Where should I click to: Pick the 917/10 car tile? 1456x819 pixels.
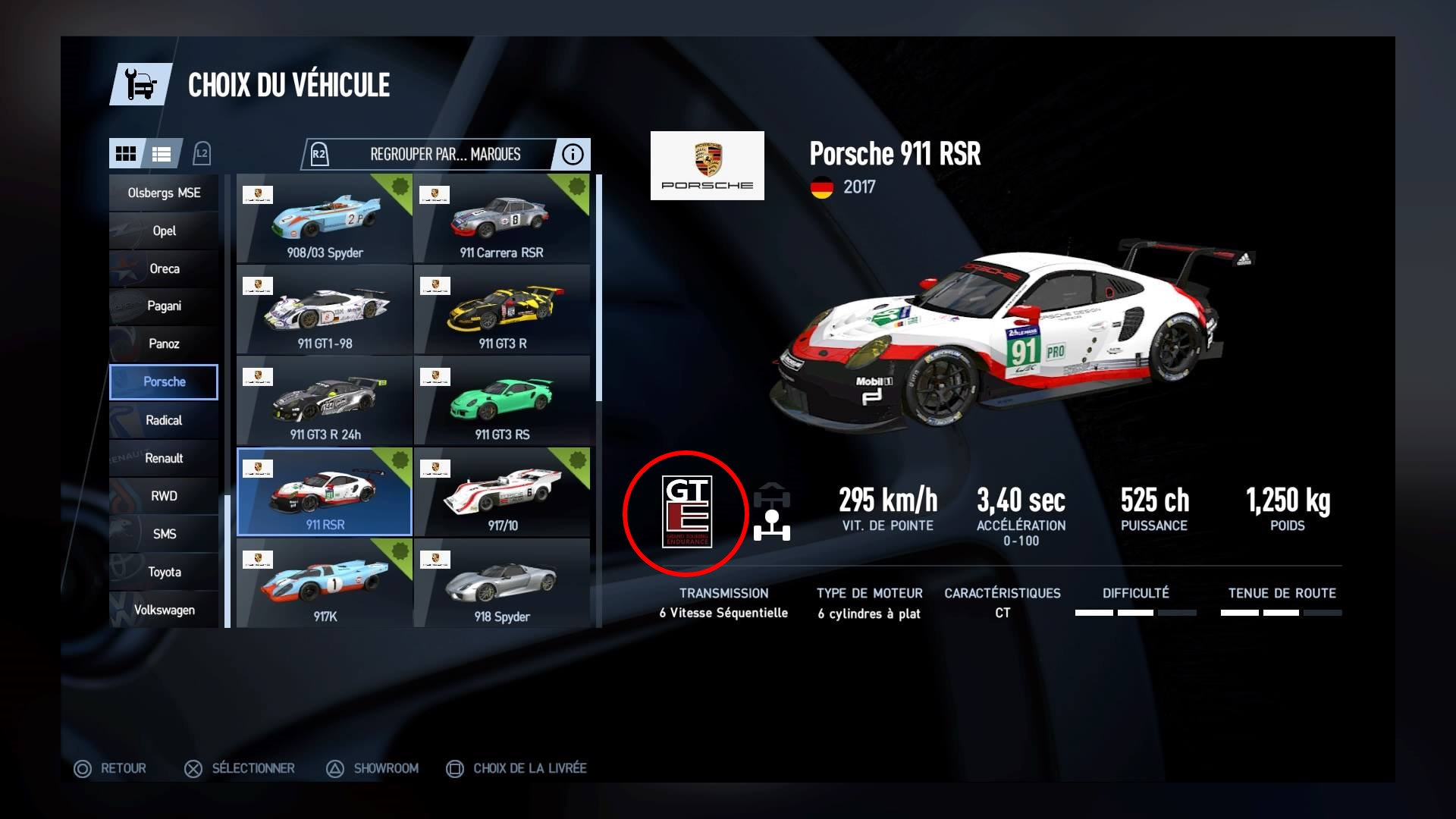click(501, 492)
